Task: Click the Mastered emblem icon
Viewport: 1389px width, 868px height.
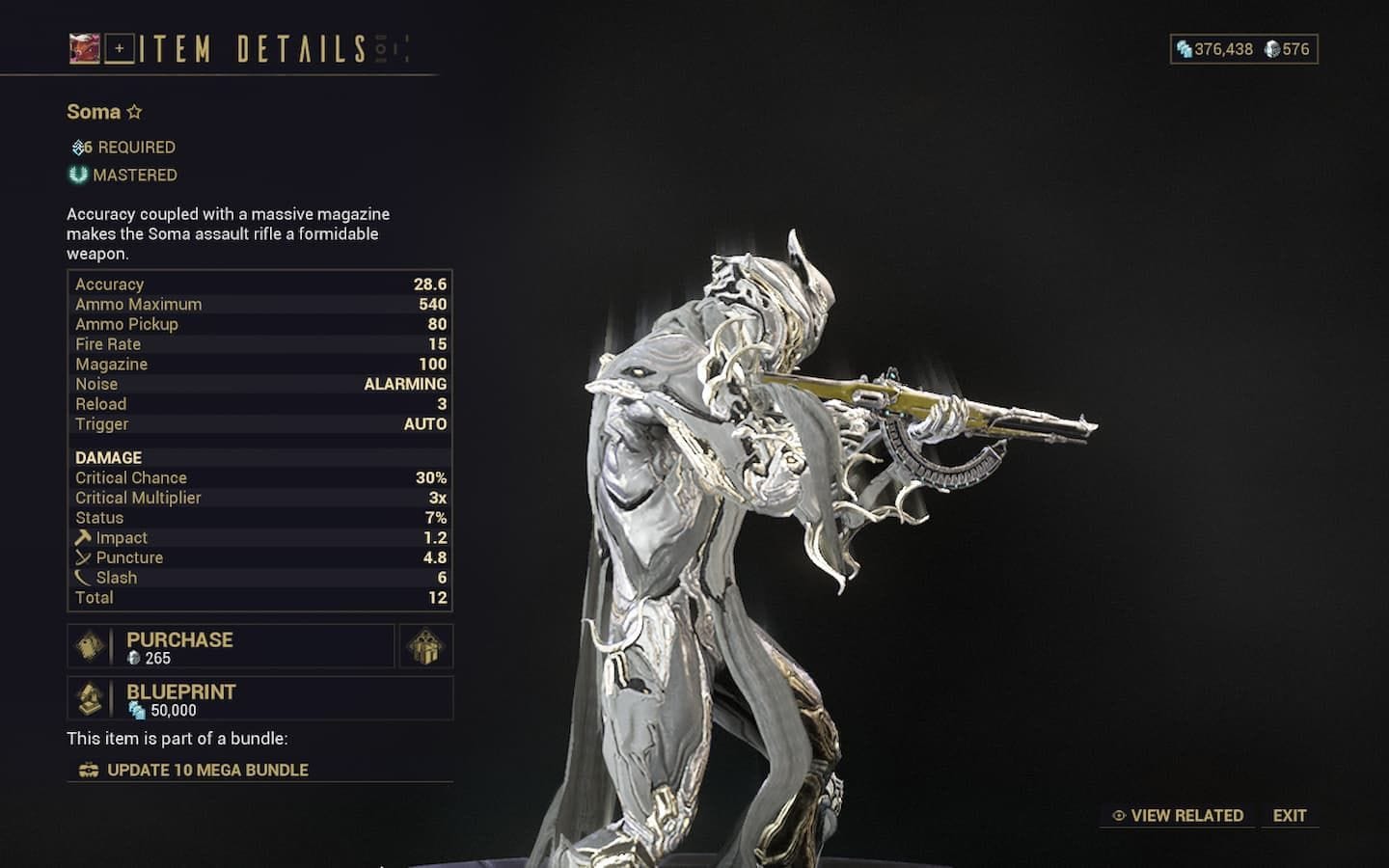Action: [79, 175]
